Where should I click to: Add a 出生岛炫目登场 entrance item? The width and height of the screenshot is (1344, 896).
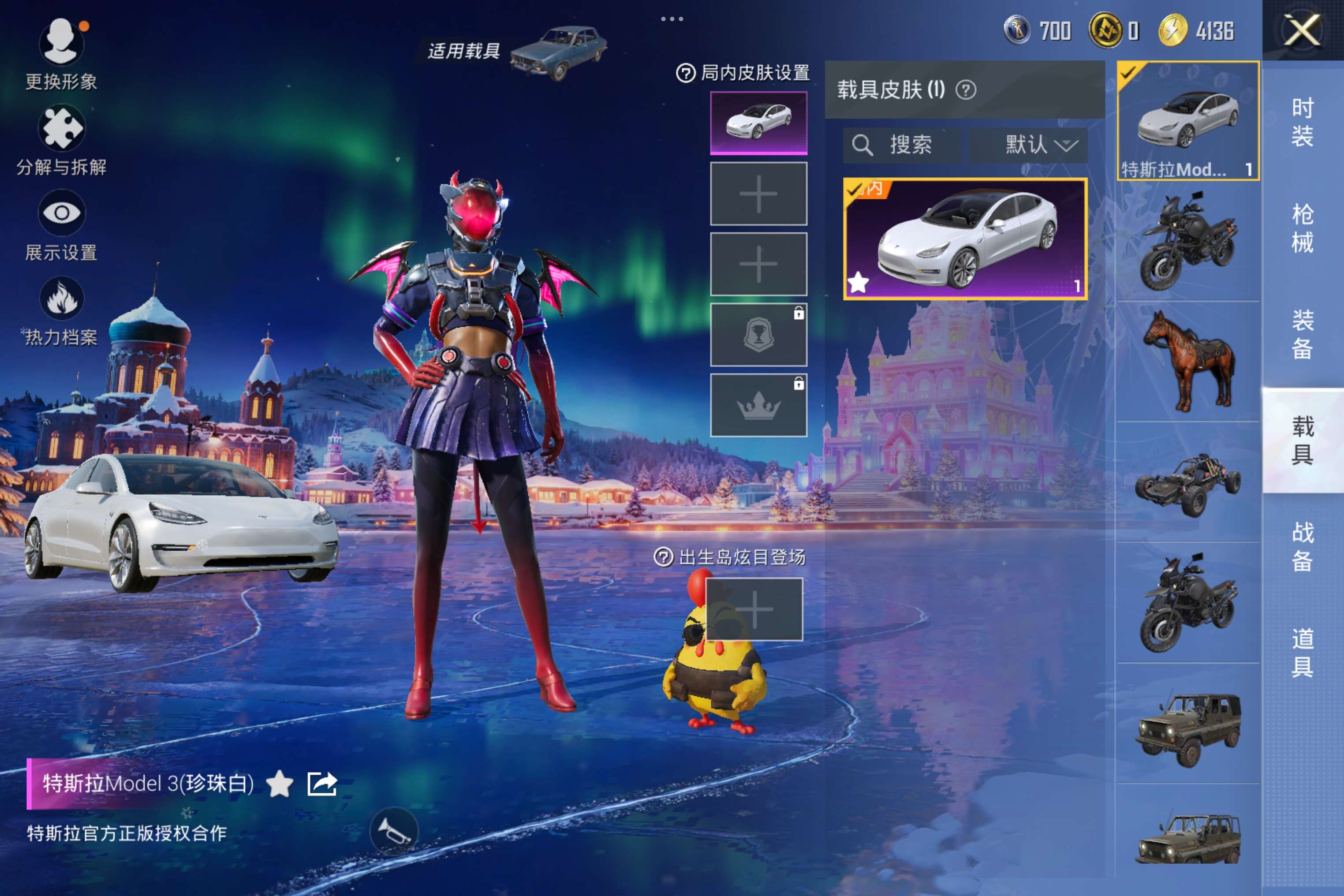click(754, 609)
